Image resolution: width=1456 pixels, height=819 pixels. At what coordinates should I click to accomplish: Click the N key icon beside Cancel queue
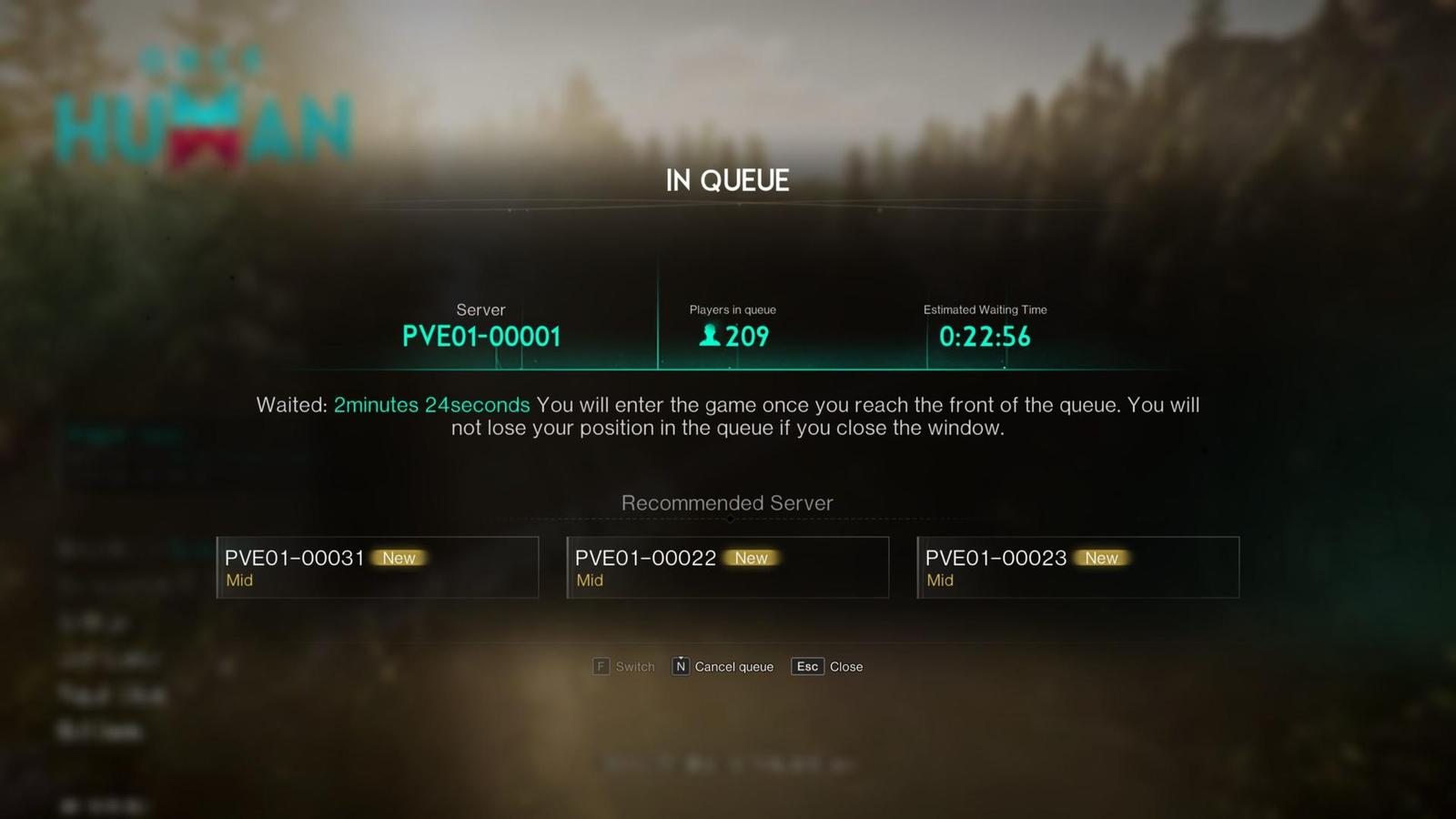[680, 666]
